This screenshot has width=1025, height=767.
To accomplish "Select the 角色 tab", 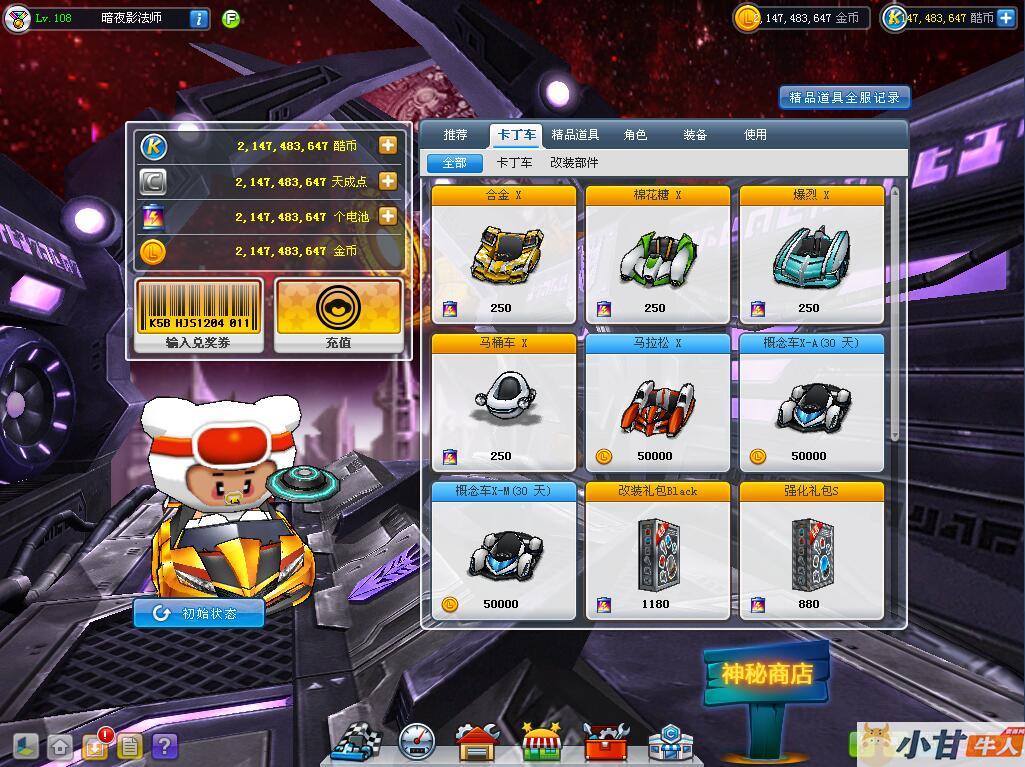I will coord(635,135).
